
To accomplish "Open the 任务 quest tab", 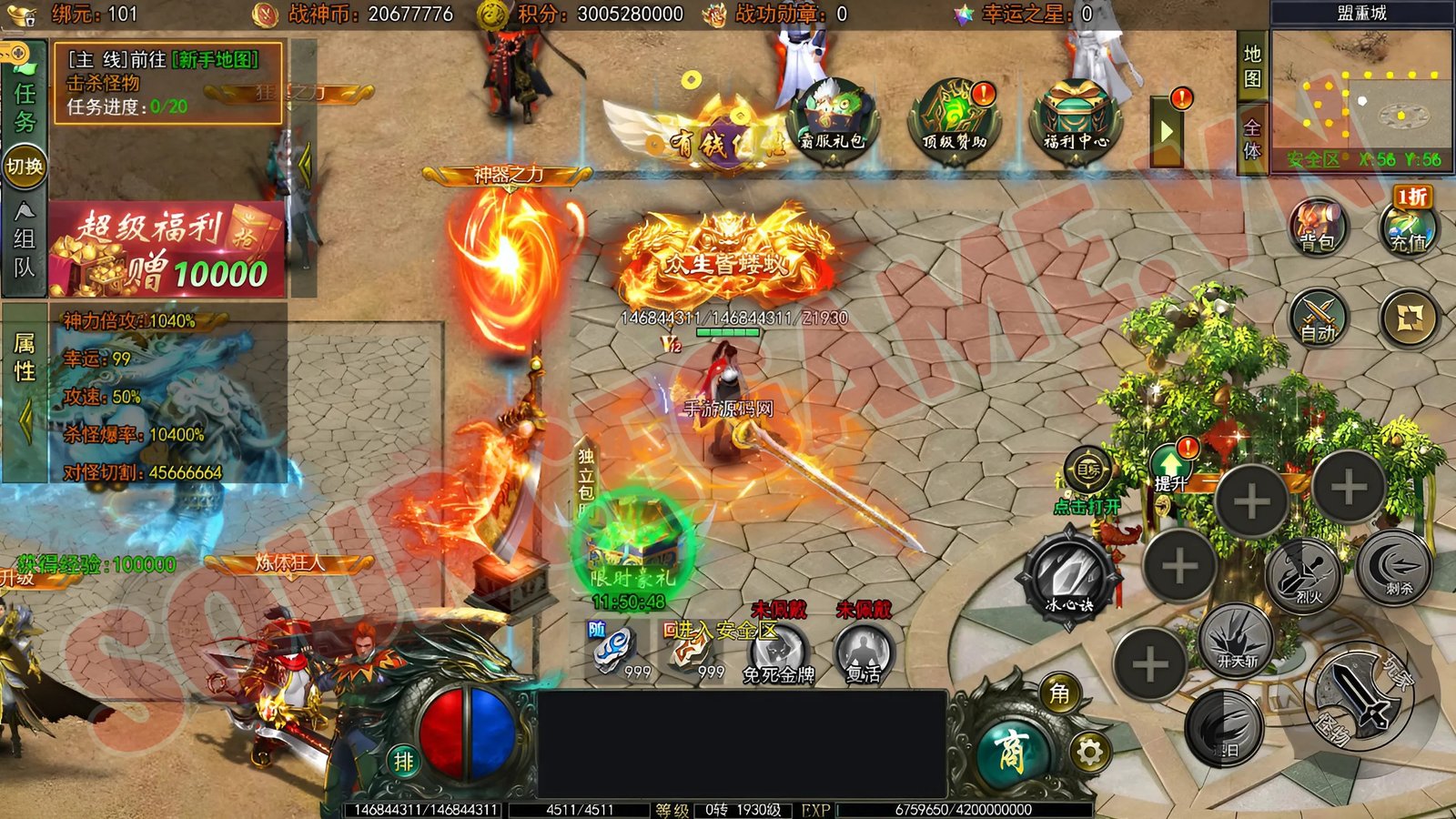I will pos(25,106).
